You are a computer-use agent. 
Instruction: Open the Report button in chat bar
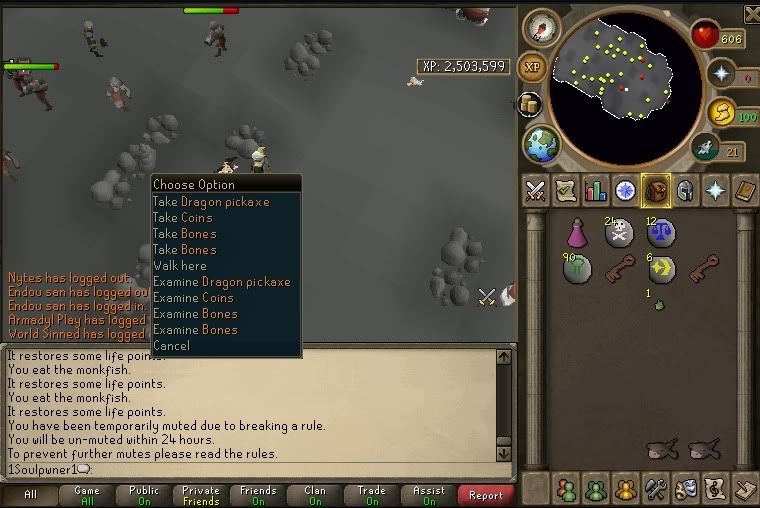pos(486,495)
